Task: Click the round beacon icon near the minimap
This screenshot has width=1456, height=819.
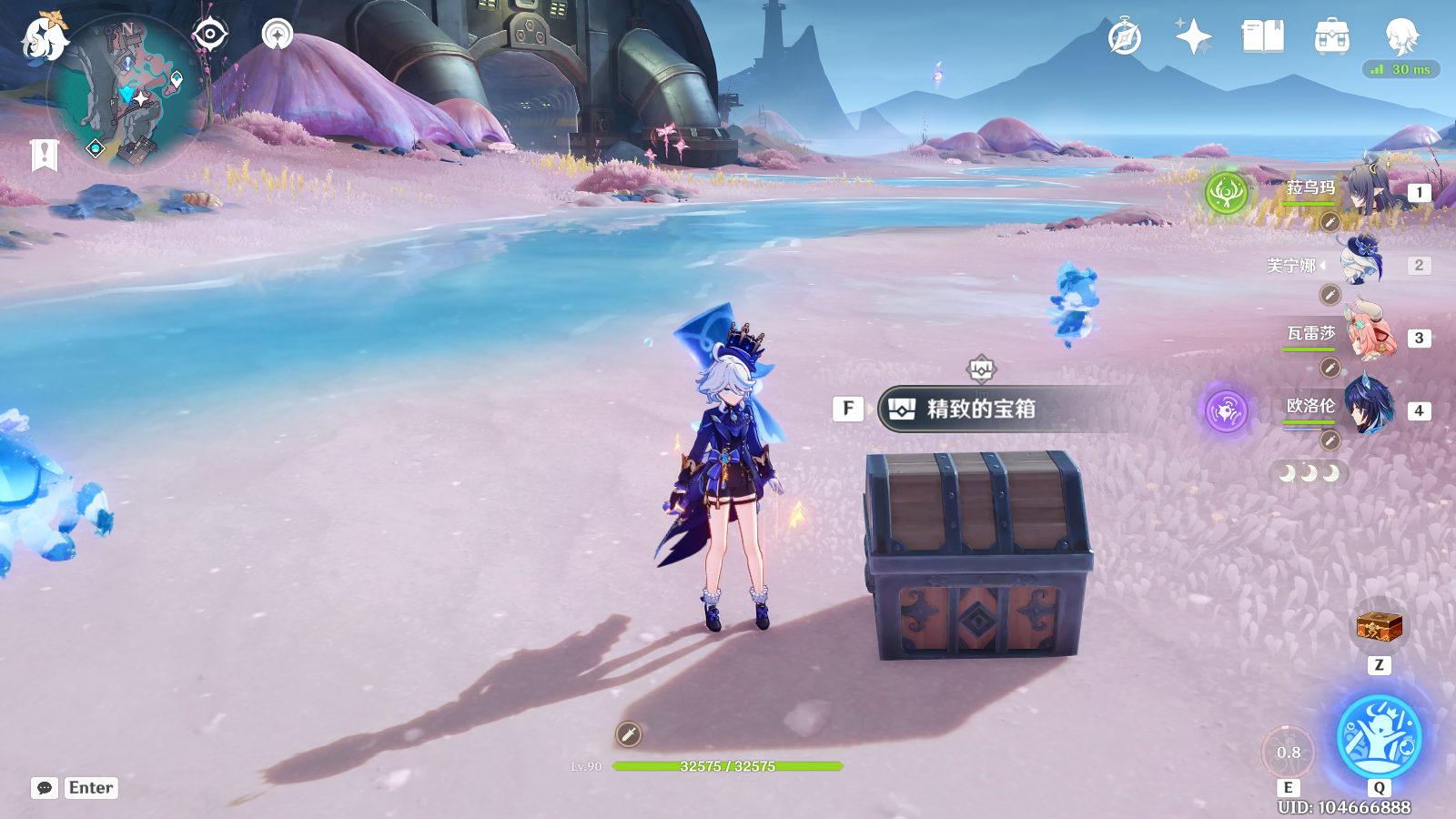Action: point(277,35)
